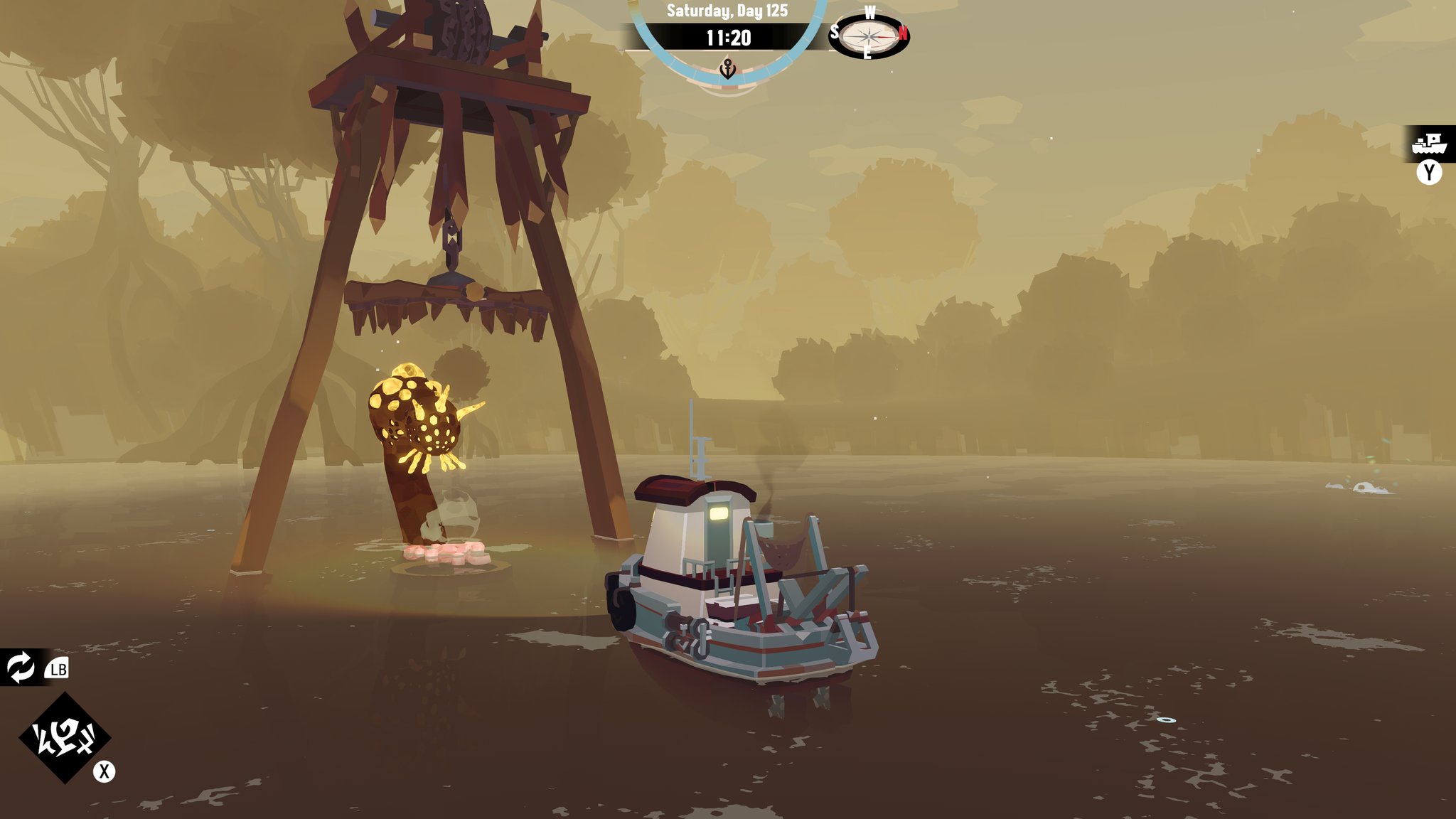Click the red N marker on the compass
The width and height of the screenshot is (1456, 819).
point(901,31)
